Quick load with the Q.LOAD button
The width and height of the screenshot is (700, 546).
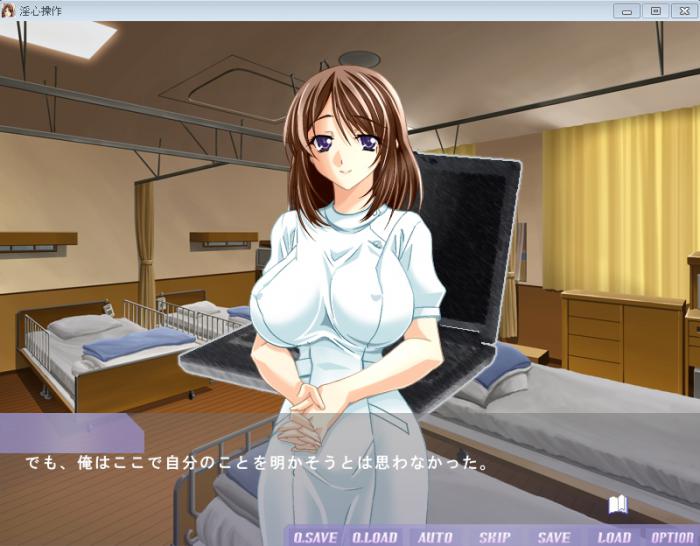coord(375,537)
